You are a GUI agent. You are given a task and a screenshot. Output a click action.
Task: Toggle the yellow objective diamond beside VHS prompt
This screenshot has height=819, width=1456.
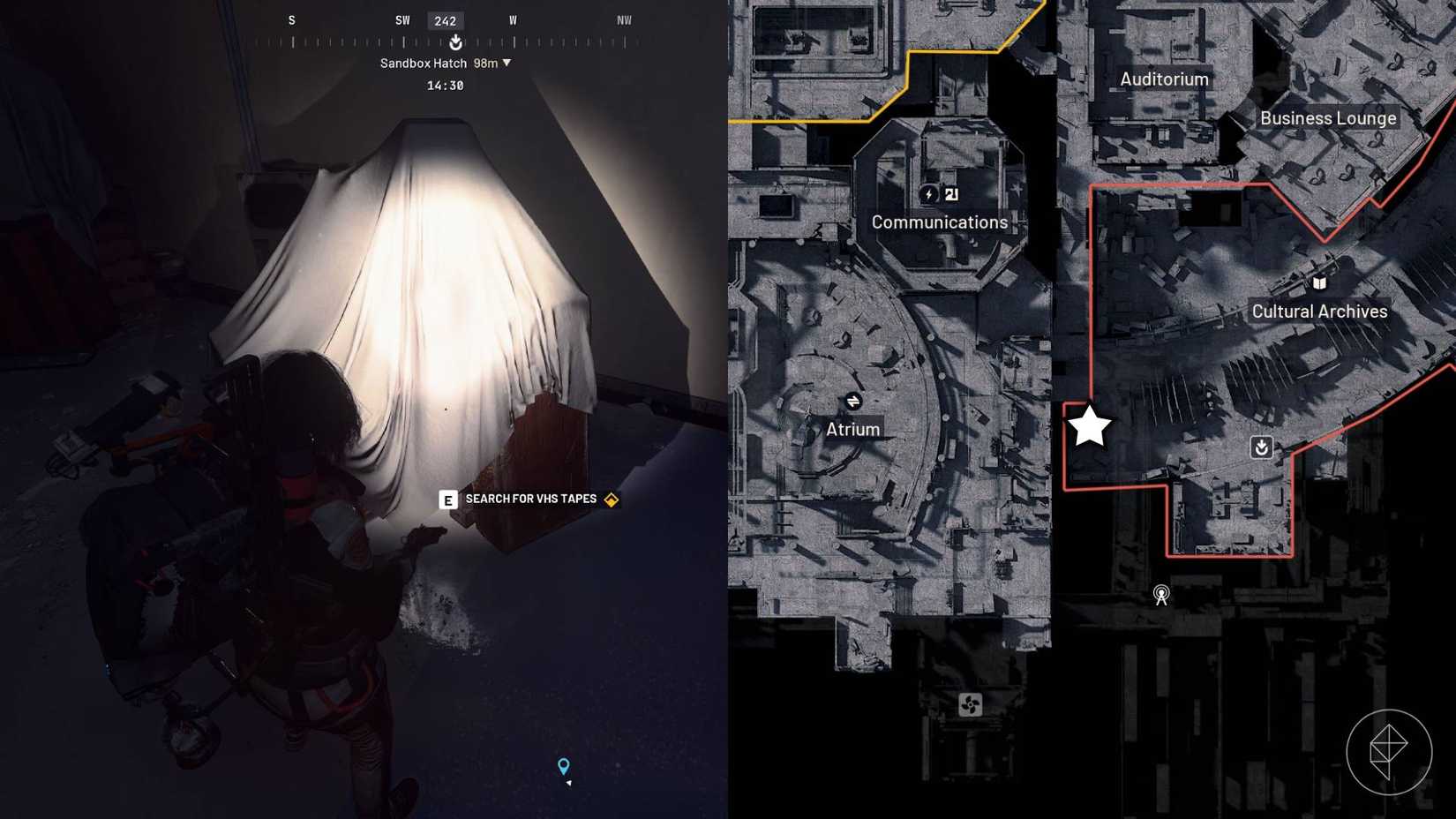(610, 499)
